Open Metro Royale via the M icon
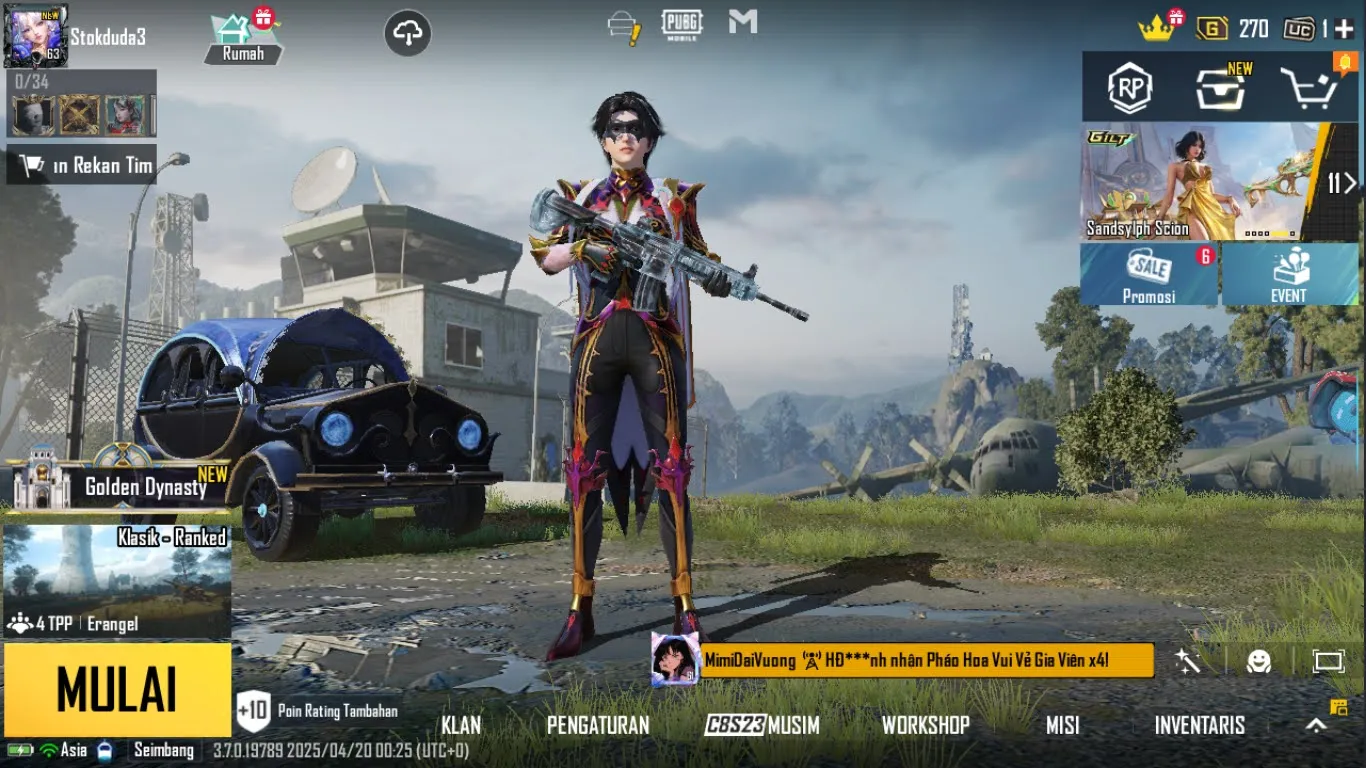 tap(742, 19)
